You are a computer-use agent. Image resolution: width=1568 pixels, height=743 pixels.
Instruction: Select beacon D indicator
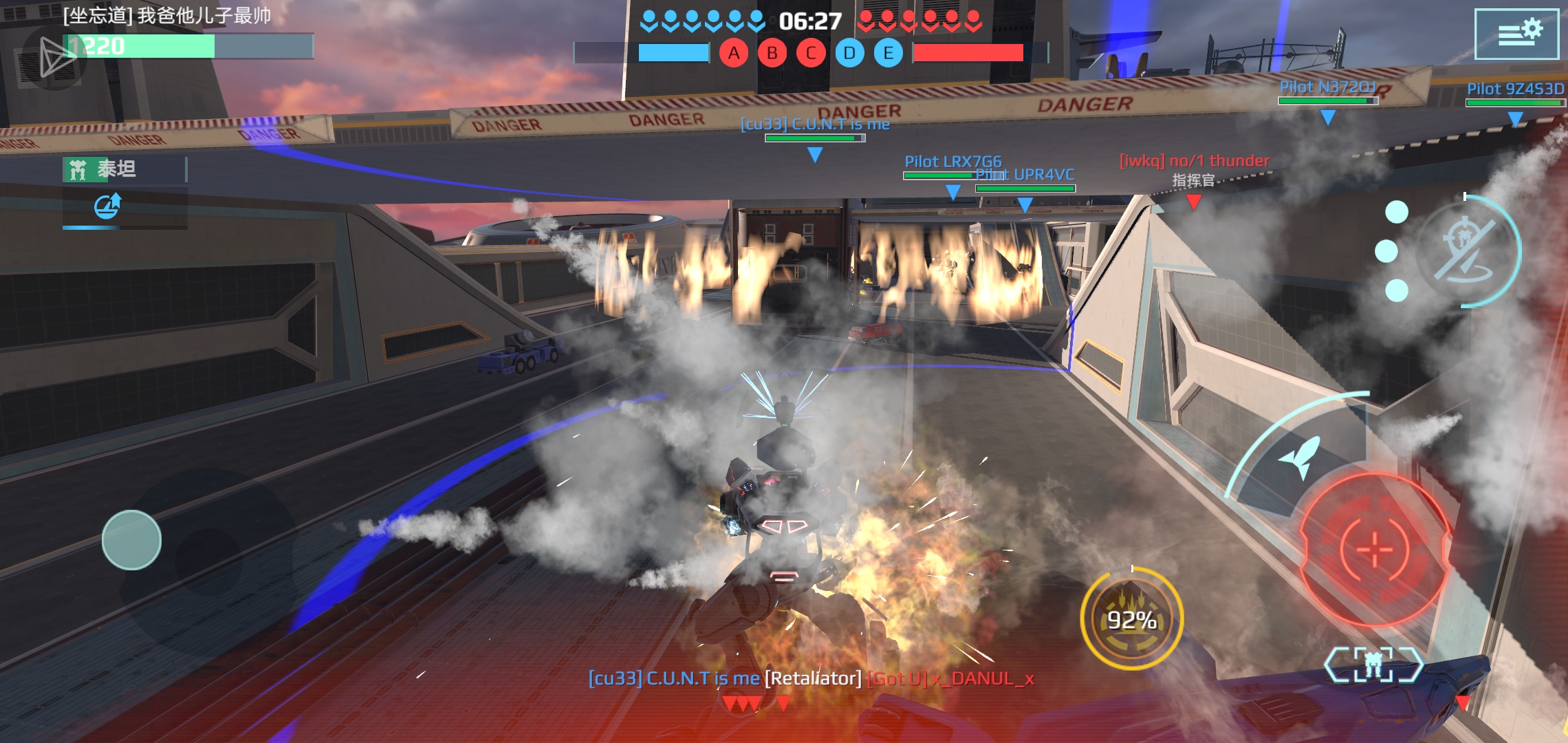click(849, 53)
